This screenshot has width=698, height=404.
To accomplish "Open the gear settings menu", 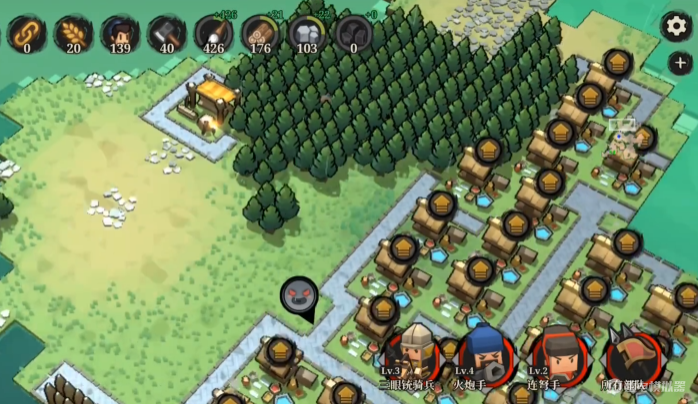I will pyautogui.click(x=677, y=27).
